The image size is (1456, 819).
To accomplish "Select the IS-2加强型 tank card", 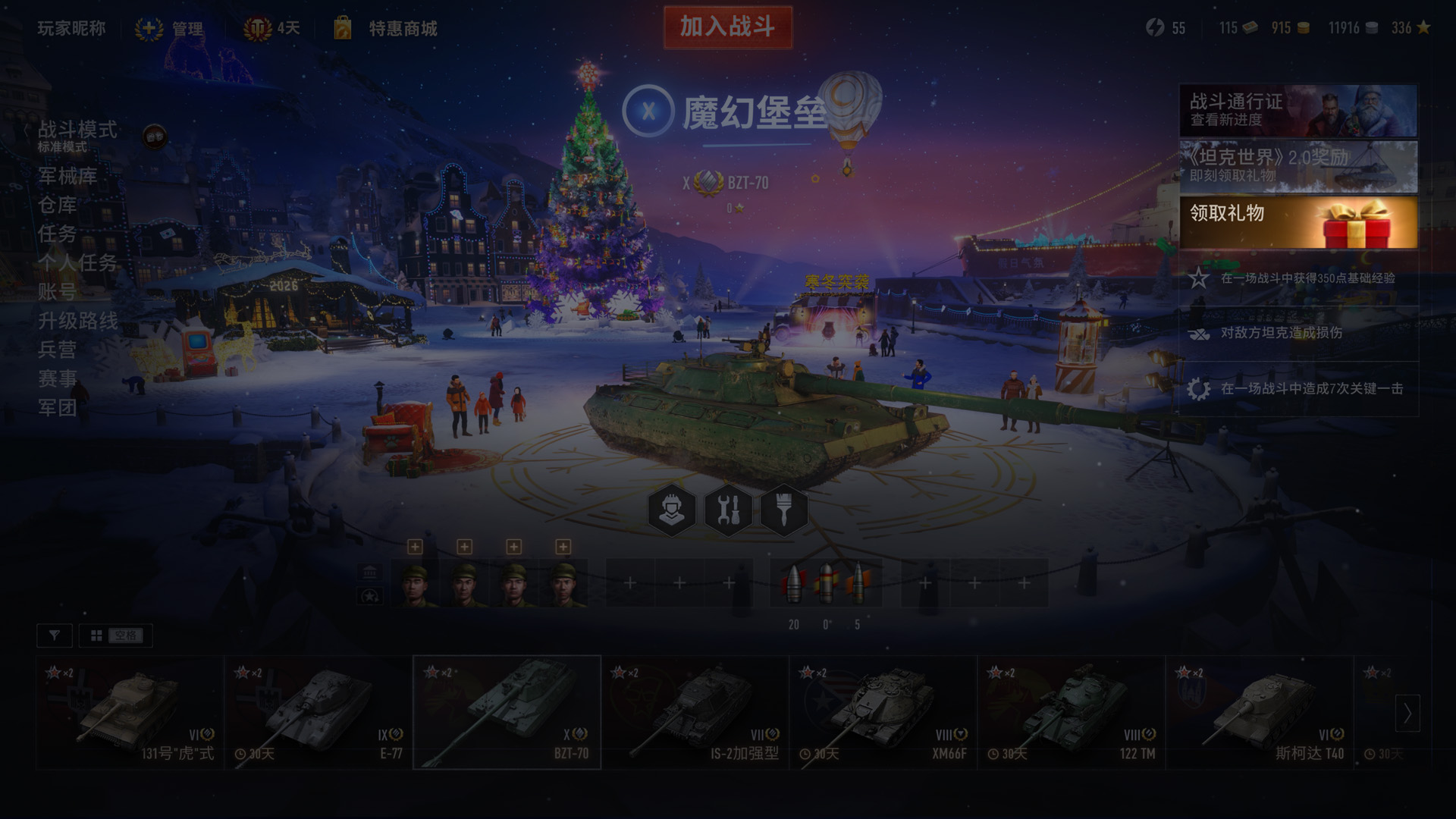I will pos(695,713).
